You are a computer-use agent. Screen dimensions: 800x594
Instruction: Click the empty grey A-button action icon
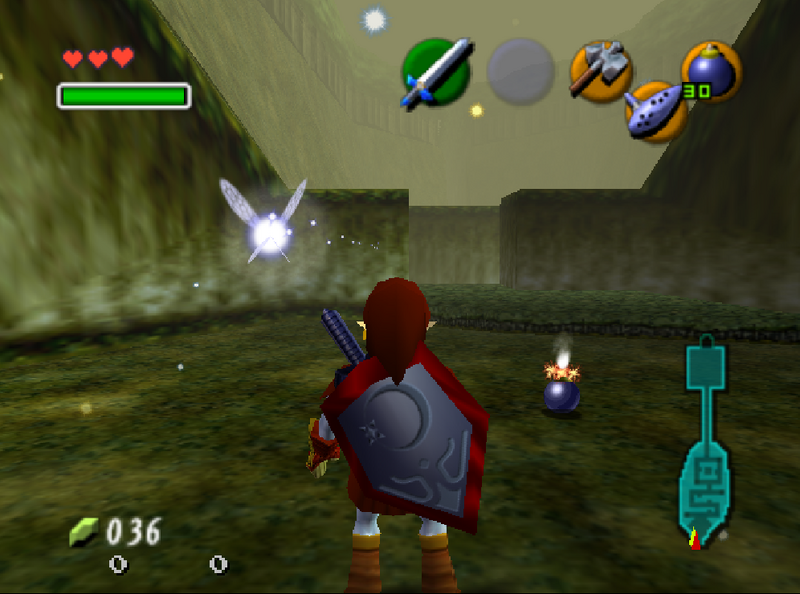pos(520,72)
